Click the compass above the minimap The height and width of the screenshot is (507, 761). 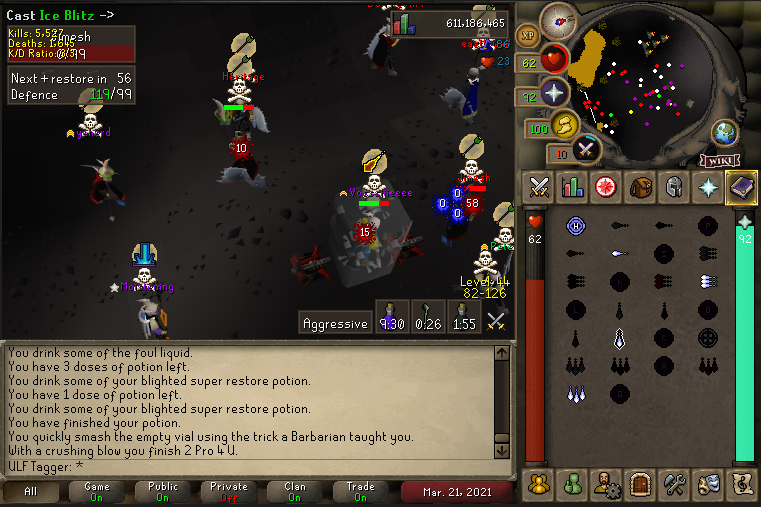click(558, 20)
